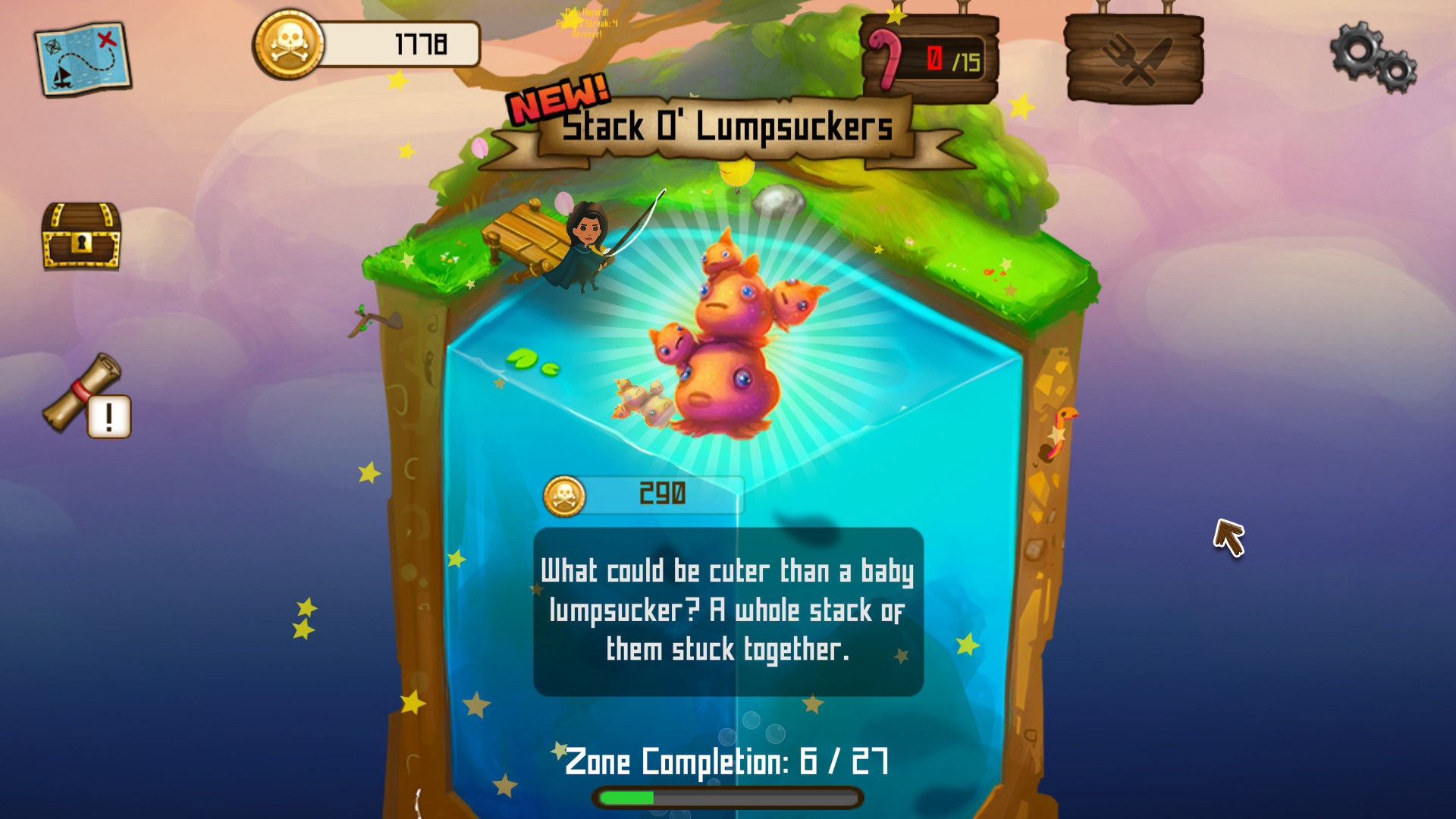The width and height of the screenshot is (1456, 819).
Task: Open the treasure chest inventory
Action: click(x=81, y=235)
